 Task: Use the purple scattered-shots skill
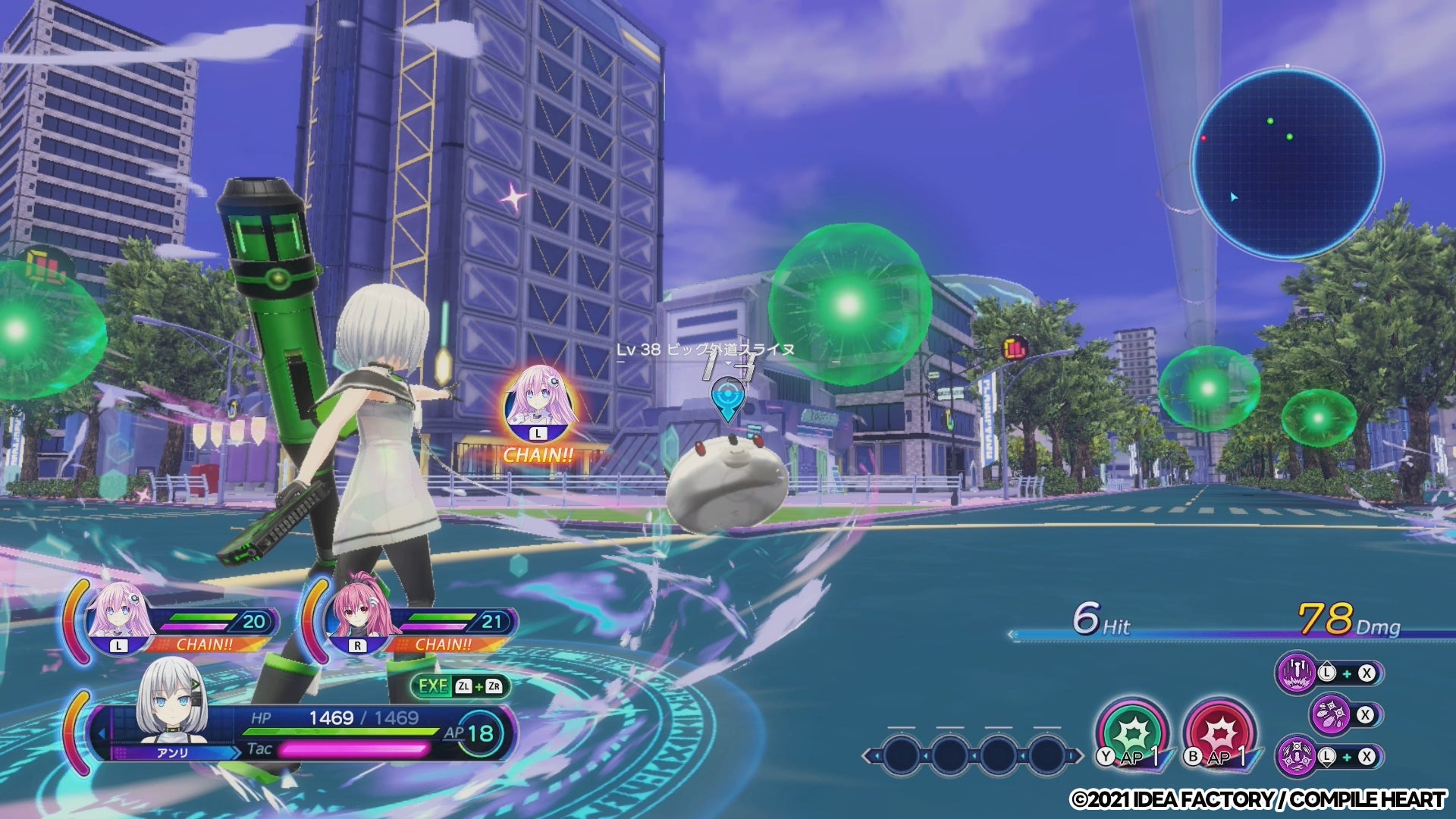pos(1331,714)
